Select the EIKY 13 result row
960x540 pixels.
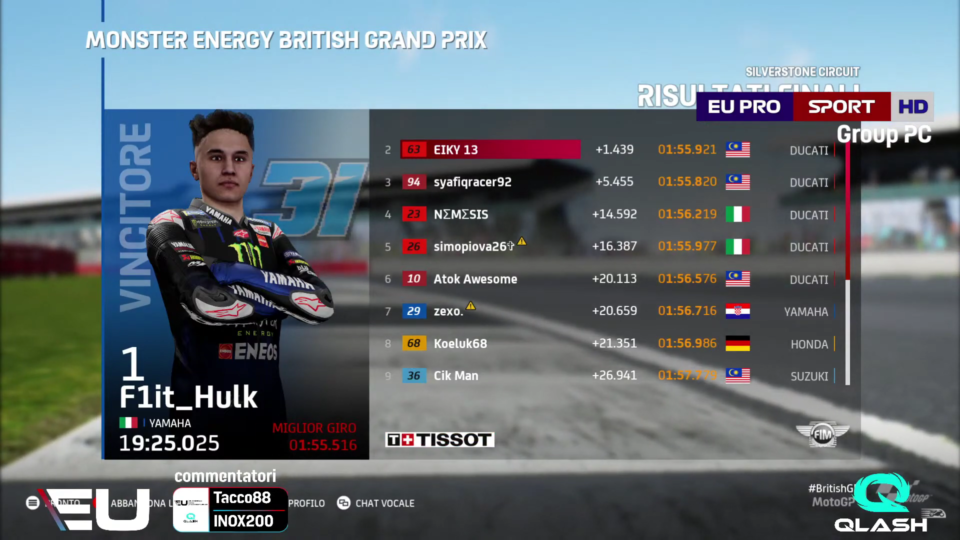tap(490, 150)
